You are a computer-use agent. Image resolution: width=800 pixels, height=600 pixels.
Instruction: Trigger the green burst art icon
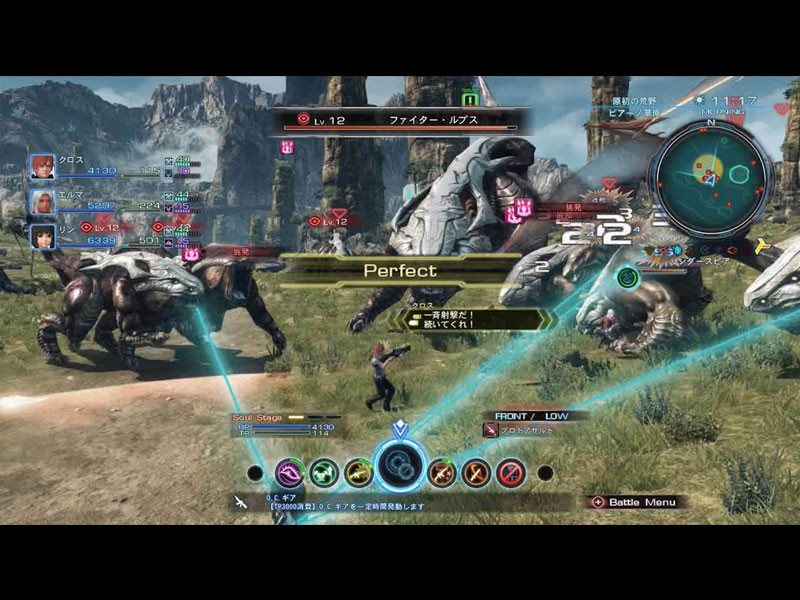(x=324, y=472)
